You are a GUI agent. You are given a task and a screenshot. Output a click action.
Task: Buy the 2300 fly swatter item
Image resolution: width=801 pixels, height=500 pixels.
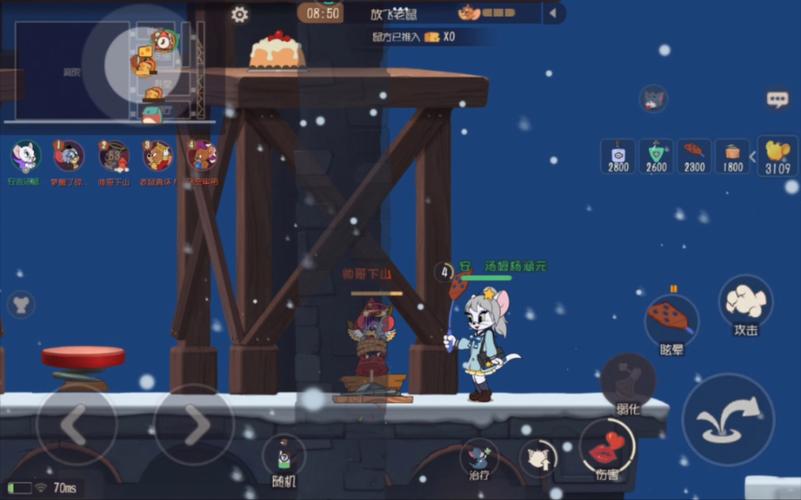pos(694,156)
